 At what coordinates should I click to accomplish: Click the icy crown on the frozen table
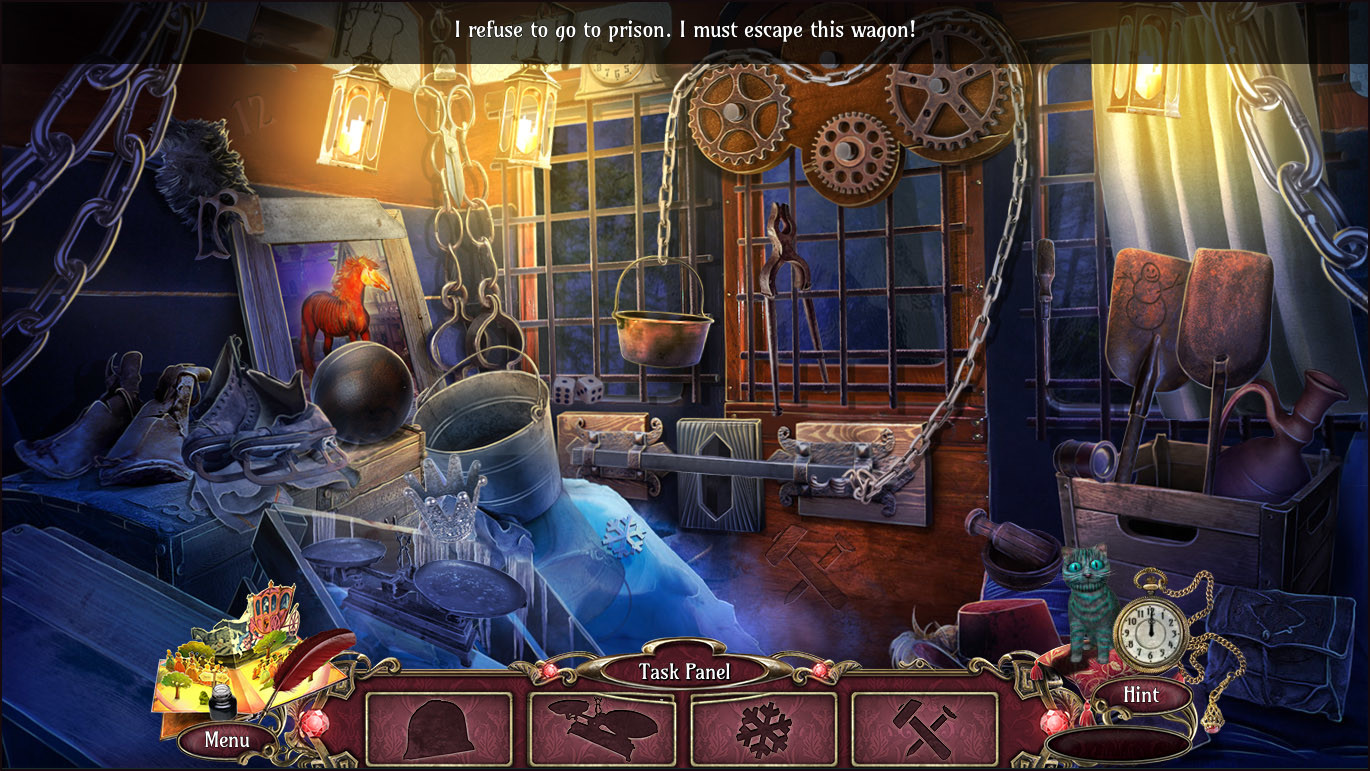pyautogui.click(x=445, y=513)
